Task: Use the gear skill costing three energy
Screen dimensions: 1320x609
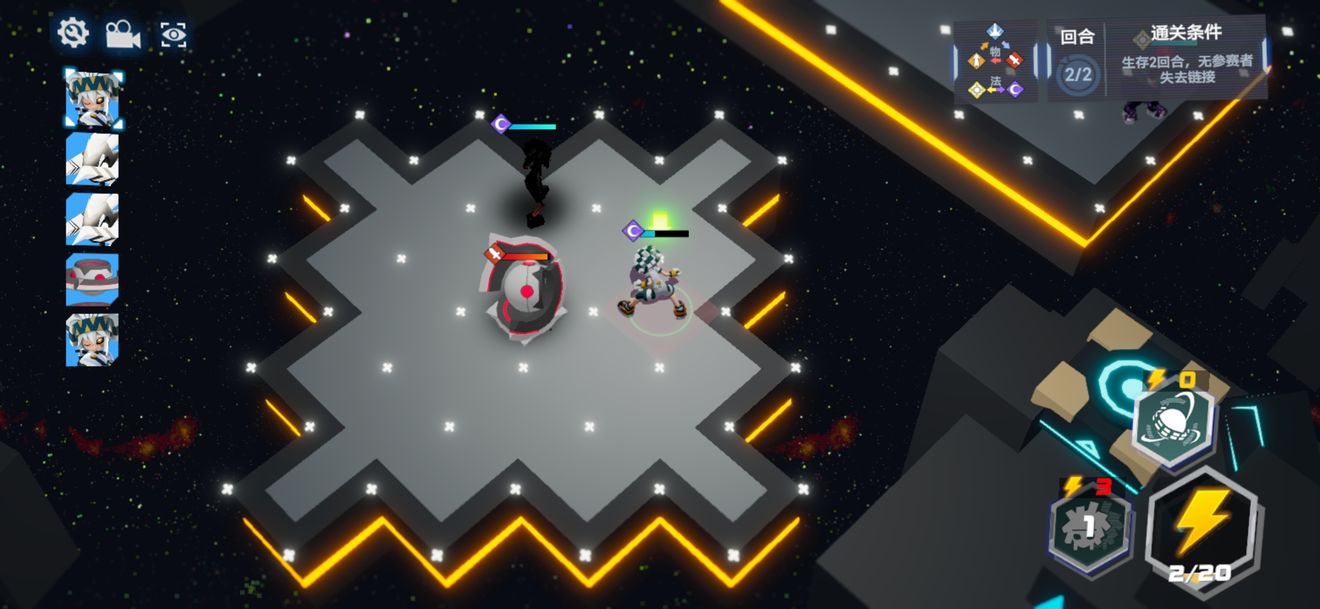Action: pyautogui.click(x=1089, y=526)
